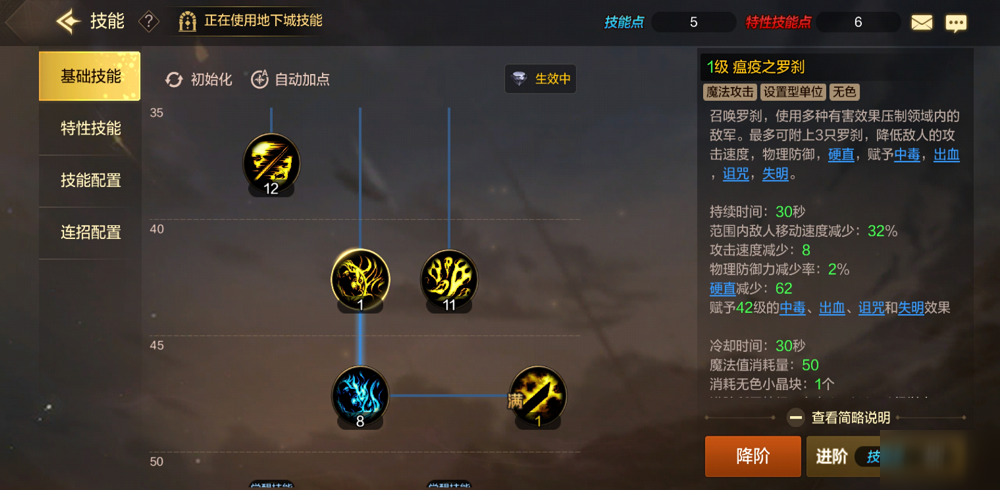Open the 中毒 keyword link in description
Viewport: 1000px width, 490px height.
coord(907,155)
